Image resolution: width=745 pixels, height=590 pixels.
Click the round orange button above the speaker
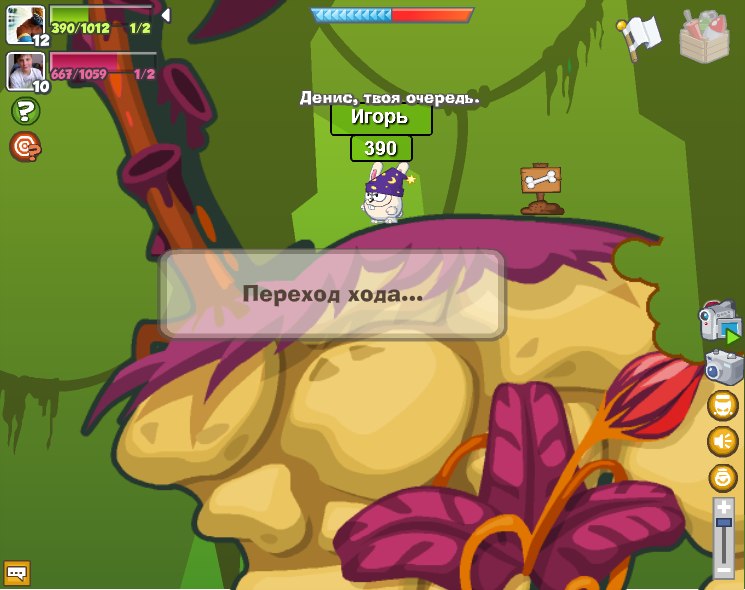click(x=723, y=405)
